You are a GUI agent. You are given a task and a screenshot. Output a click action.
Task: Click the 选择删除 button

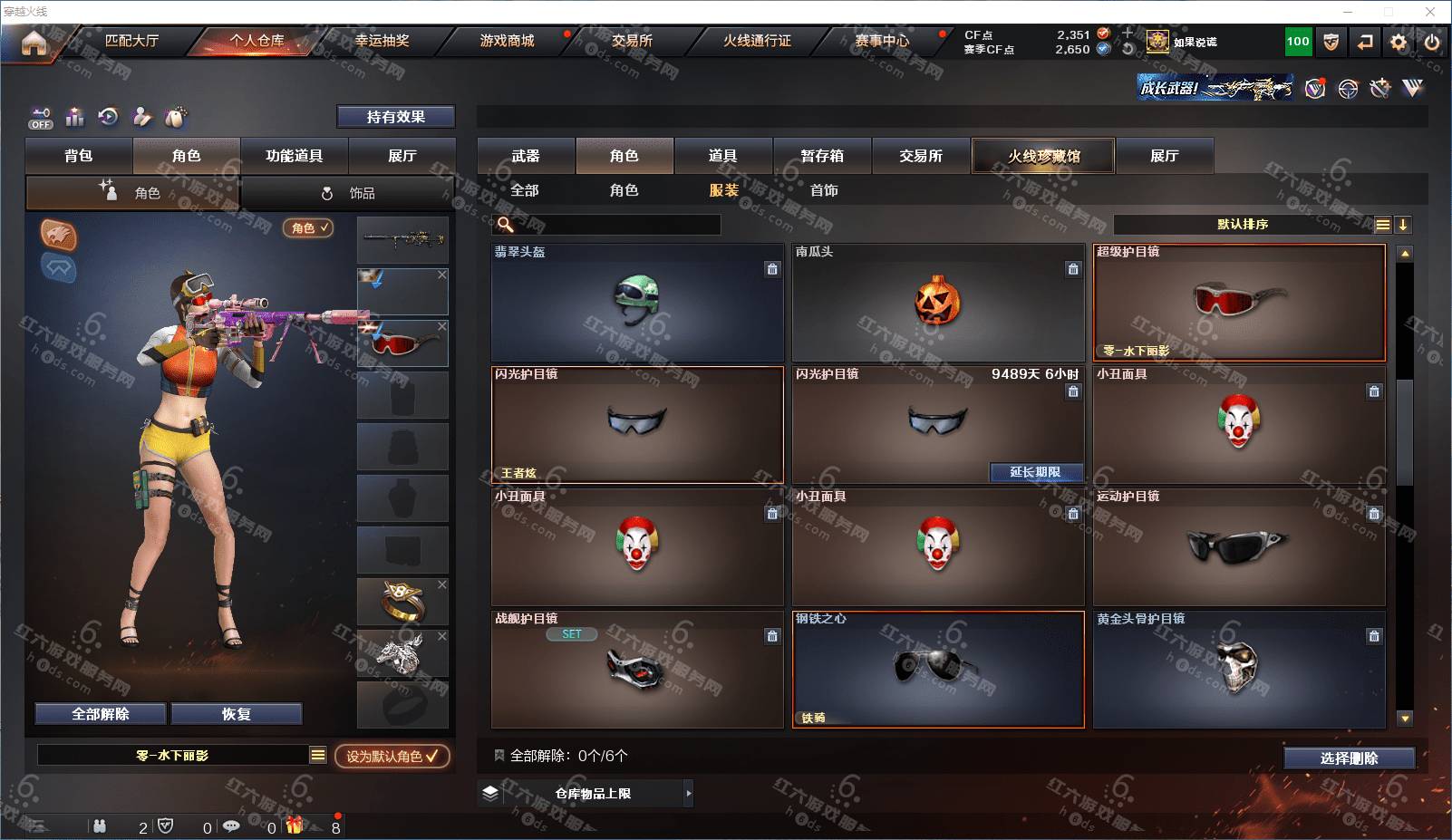(1349, 758)
